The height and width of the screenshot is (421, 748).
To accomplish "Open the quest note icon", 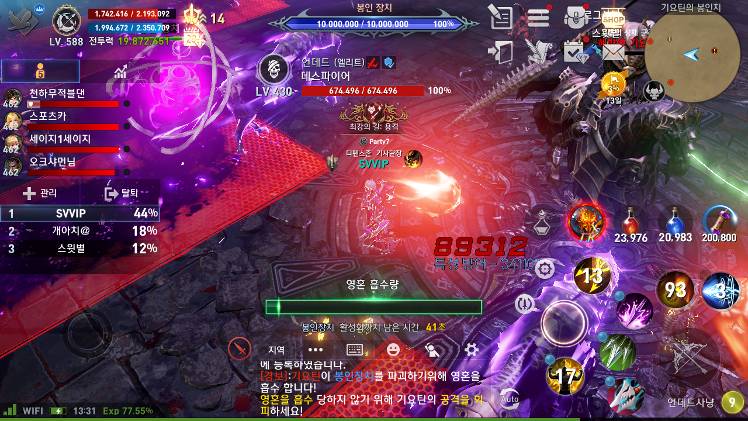I will [x=500, y=17].
